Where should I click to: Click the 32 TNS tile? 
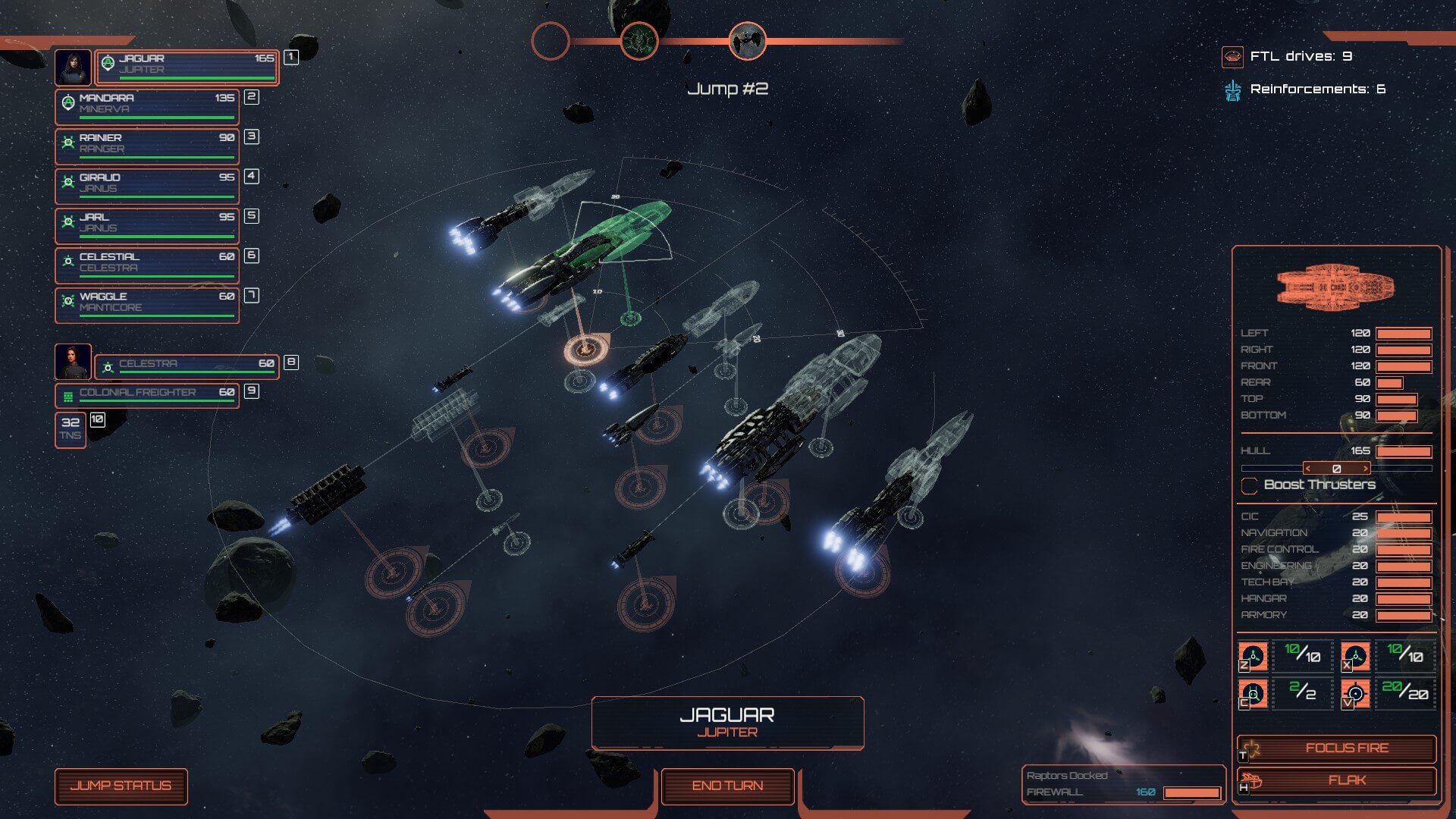[x=71, y=429]
